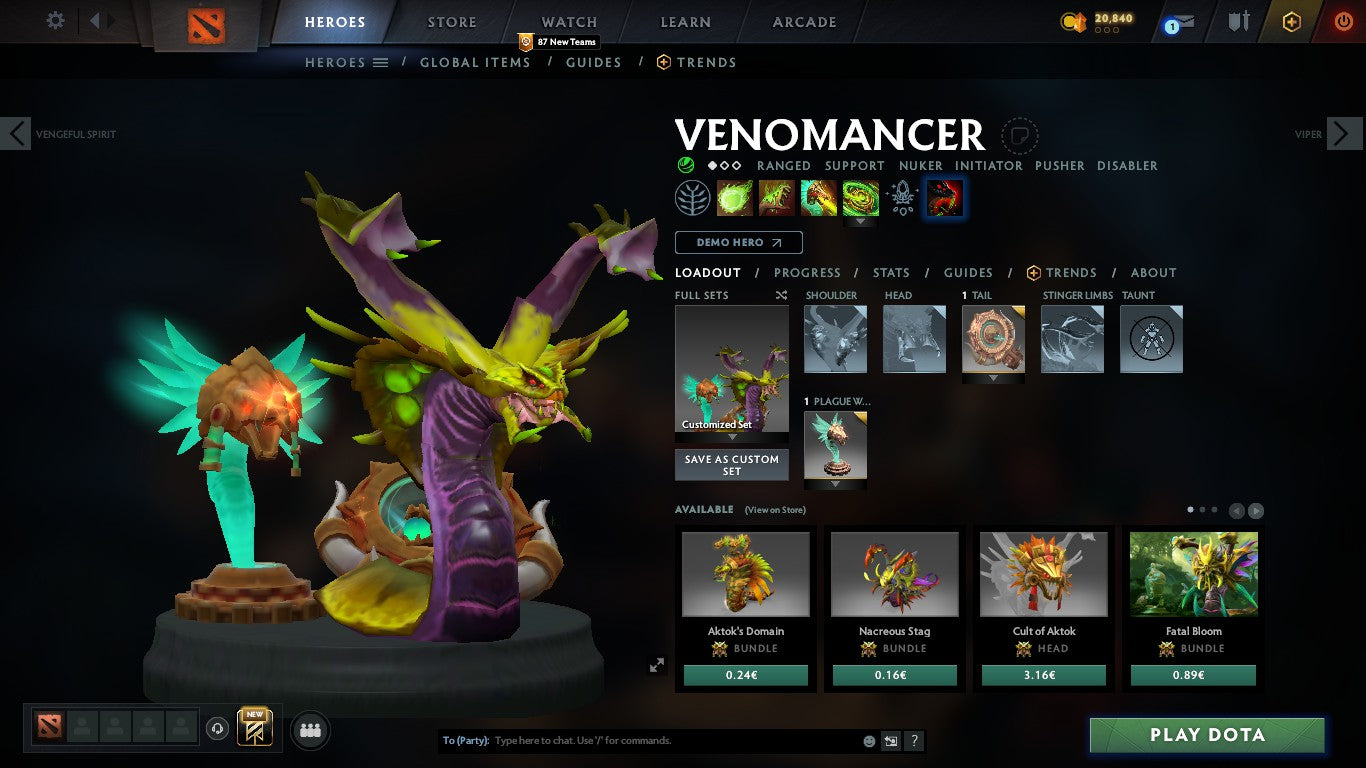The height and width of the screenshot is (768, 1366).
Task: Click the DEMO HERO button
Action: tap(738, 242)
